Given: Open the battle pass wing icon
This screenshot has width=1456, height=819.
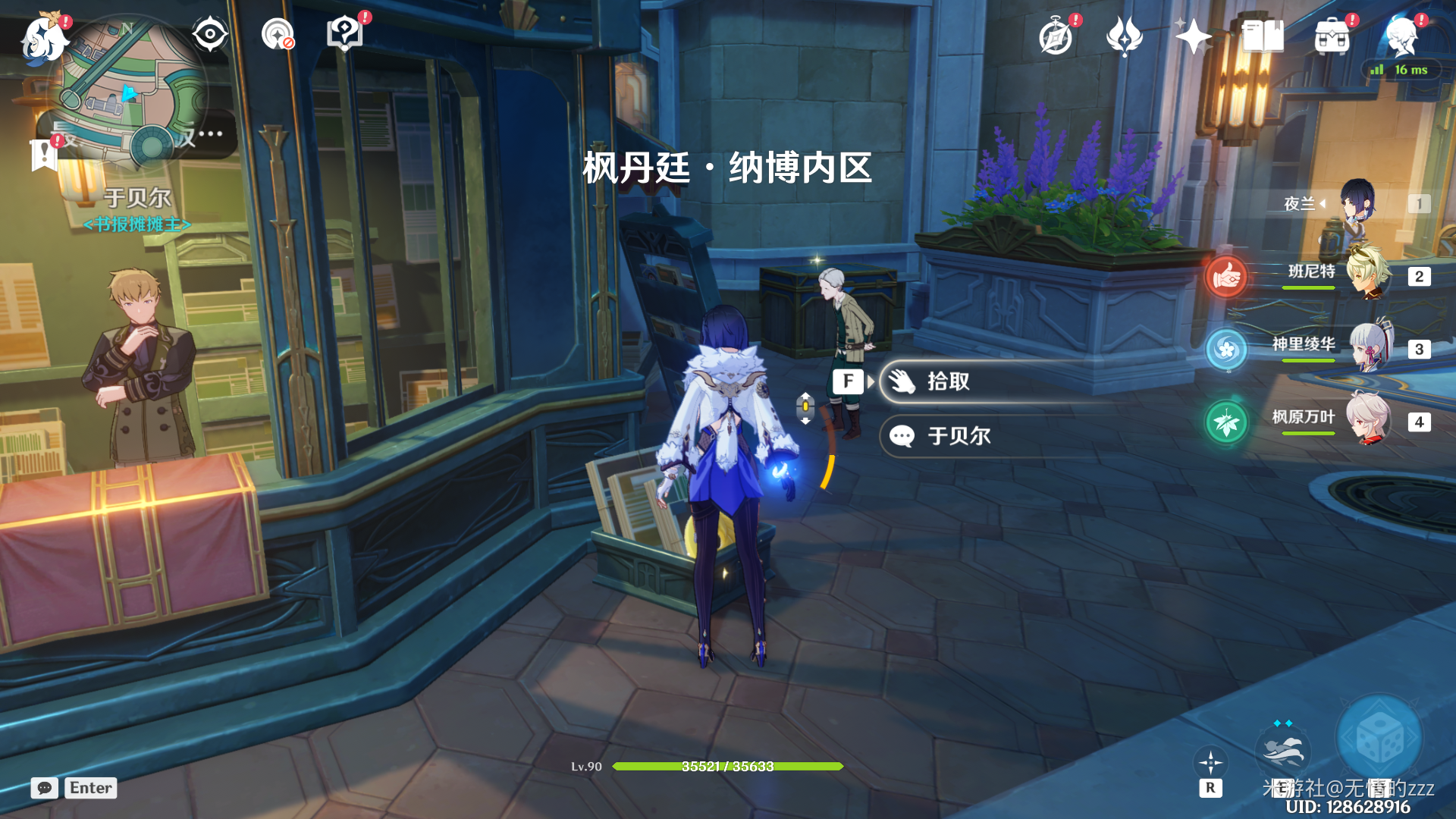Looking at the screenshot, I should point(1124,36).
